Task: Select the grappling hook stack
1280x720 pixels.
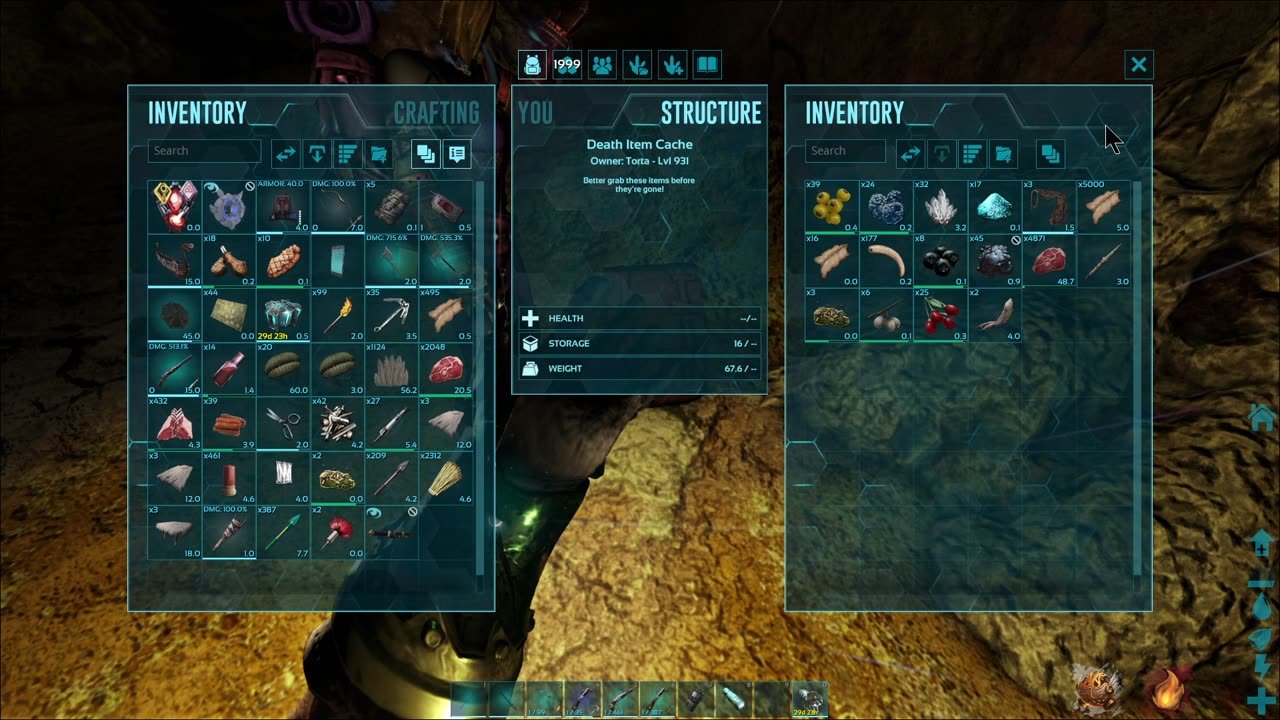Action: pos(391,315)
